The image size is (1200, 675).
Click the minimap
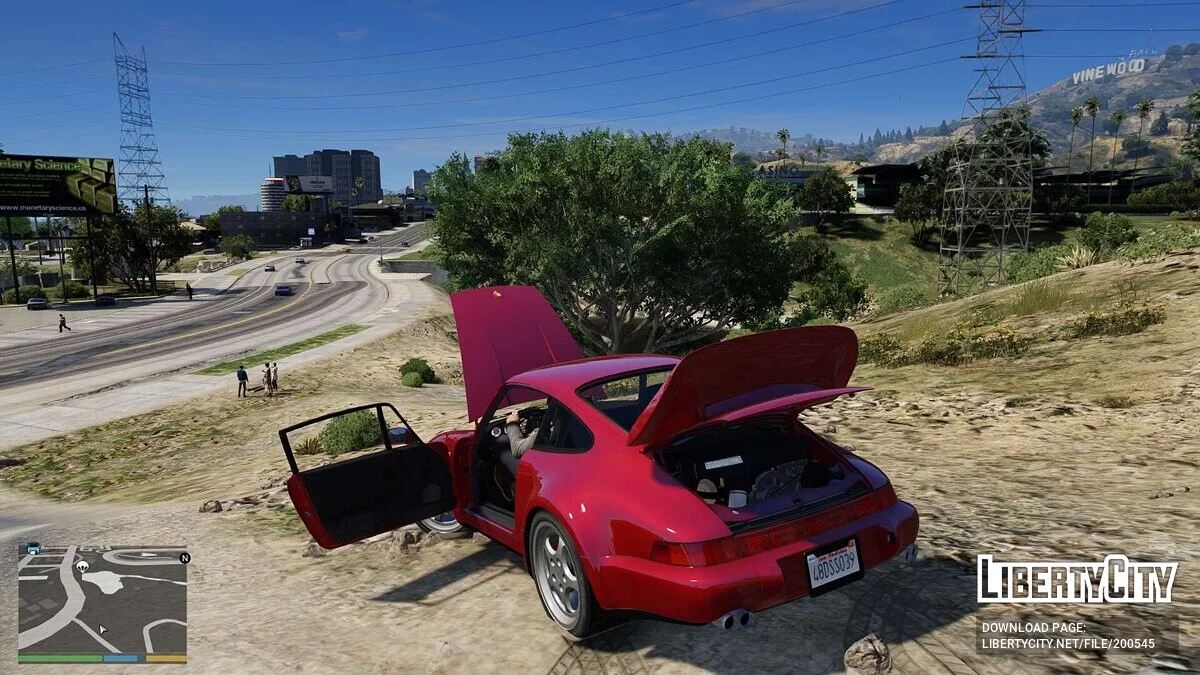click(102, 600)
